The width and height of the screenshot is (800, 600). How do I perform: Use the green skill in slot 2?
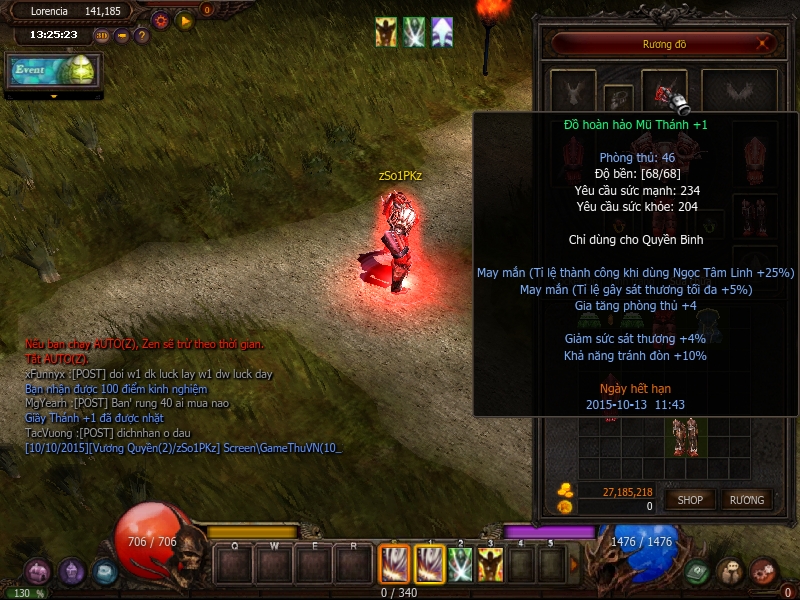(x=460, y=565)
